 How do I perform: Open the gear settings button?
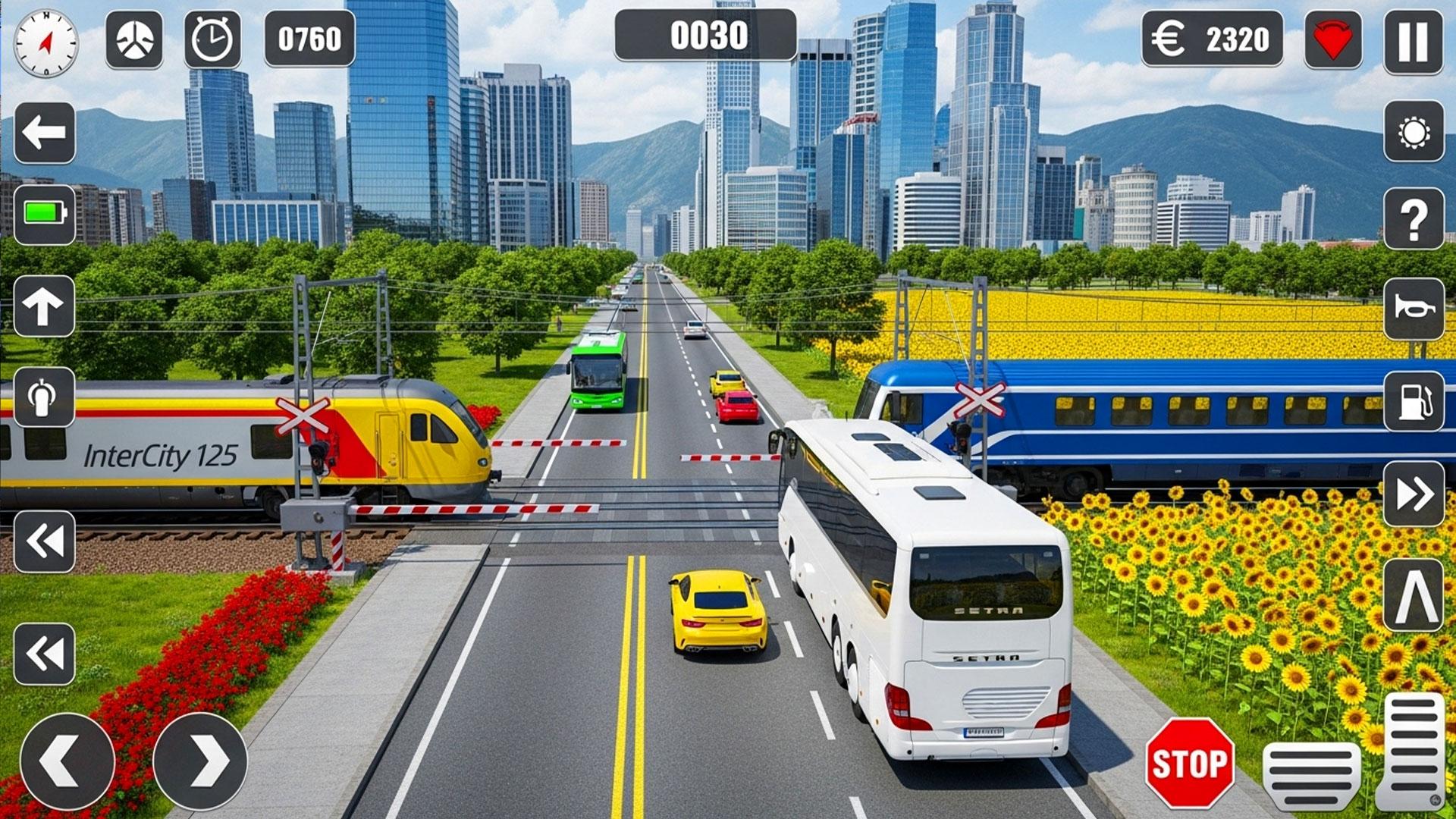tap(1414, 132)
